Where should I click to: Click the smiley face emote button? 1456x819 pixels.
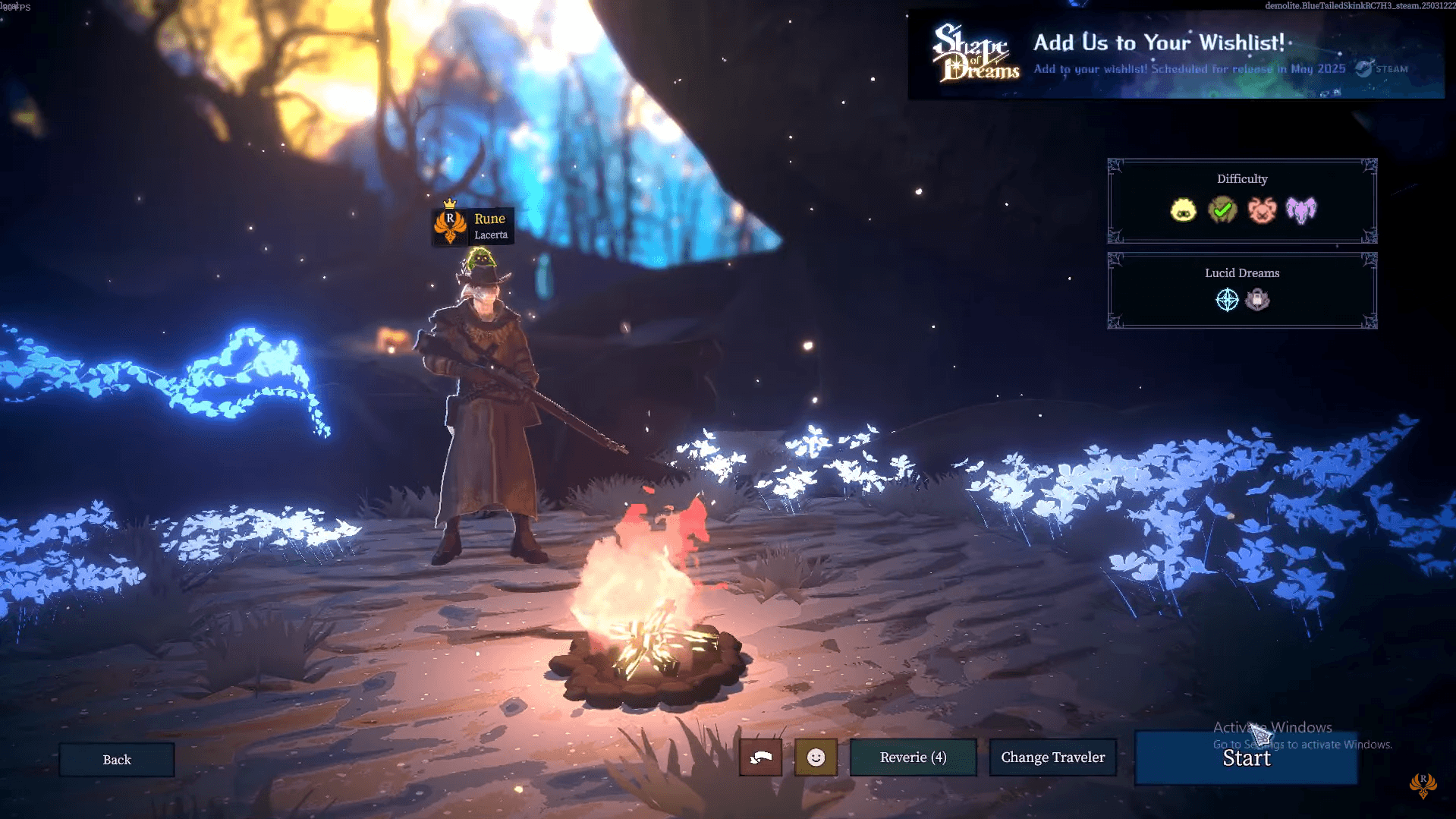click(x=816, y=758)
